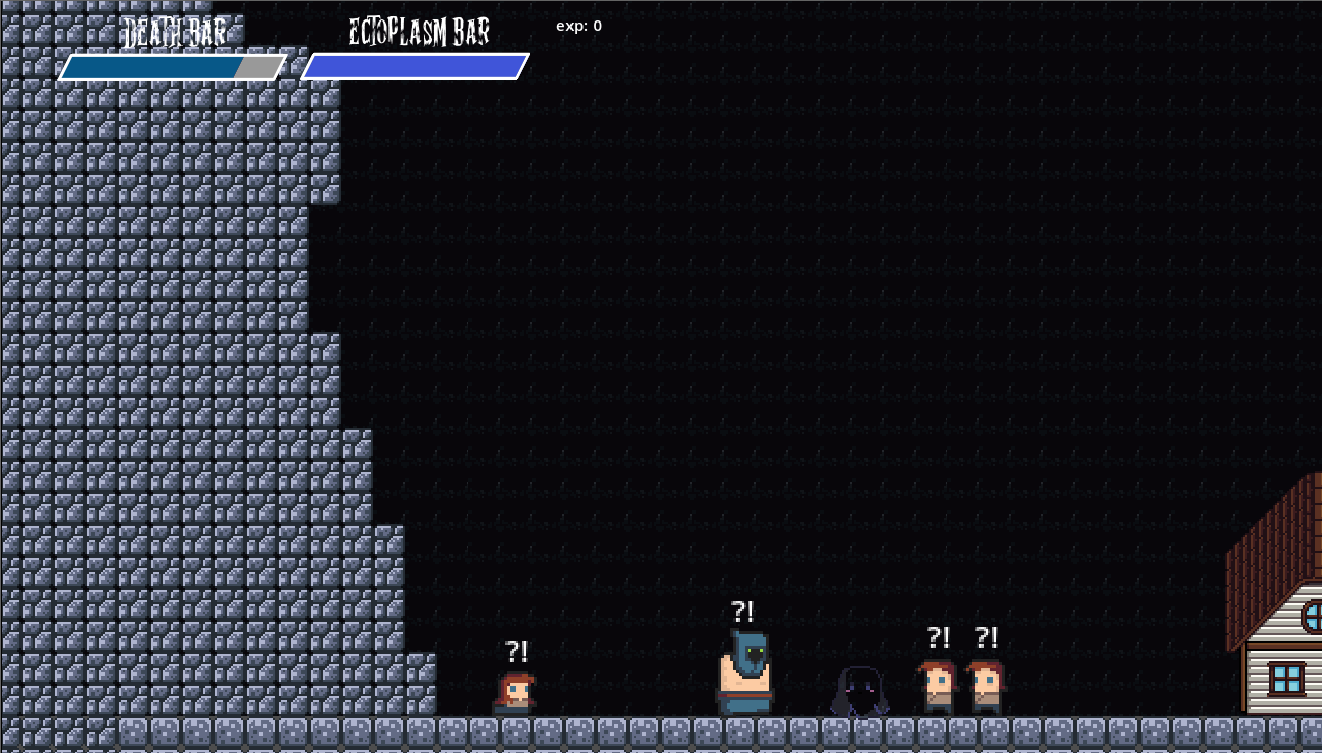The width and height of the screenshot is (1322, 753).
Task: Click the left brown-haired twin villager
Action: coord(936,687)
